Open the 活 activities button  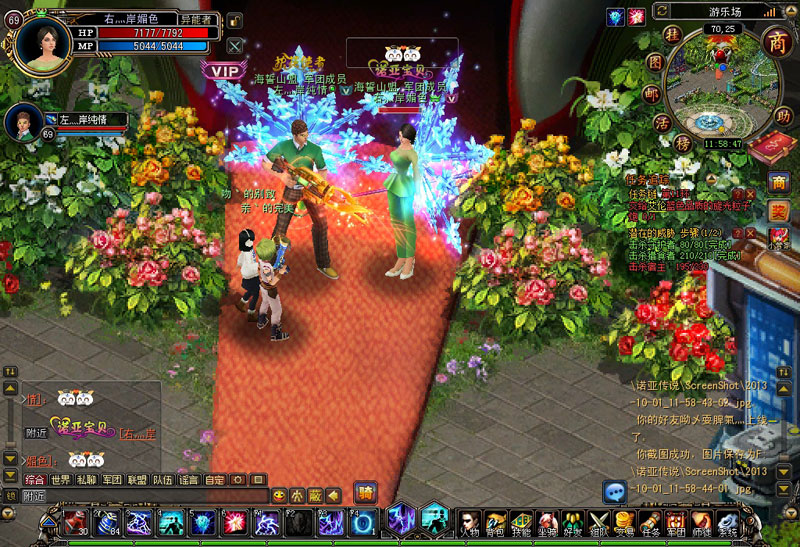[659, 123]
